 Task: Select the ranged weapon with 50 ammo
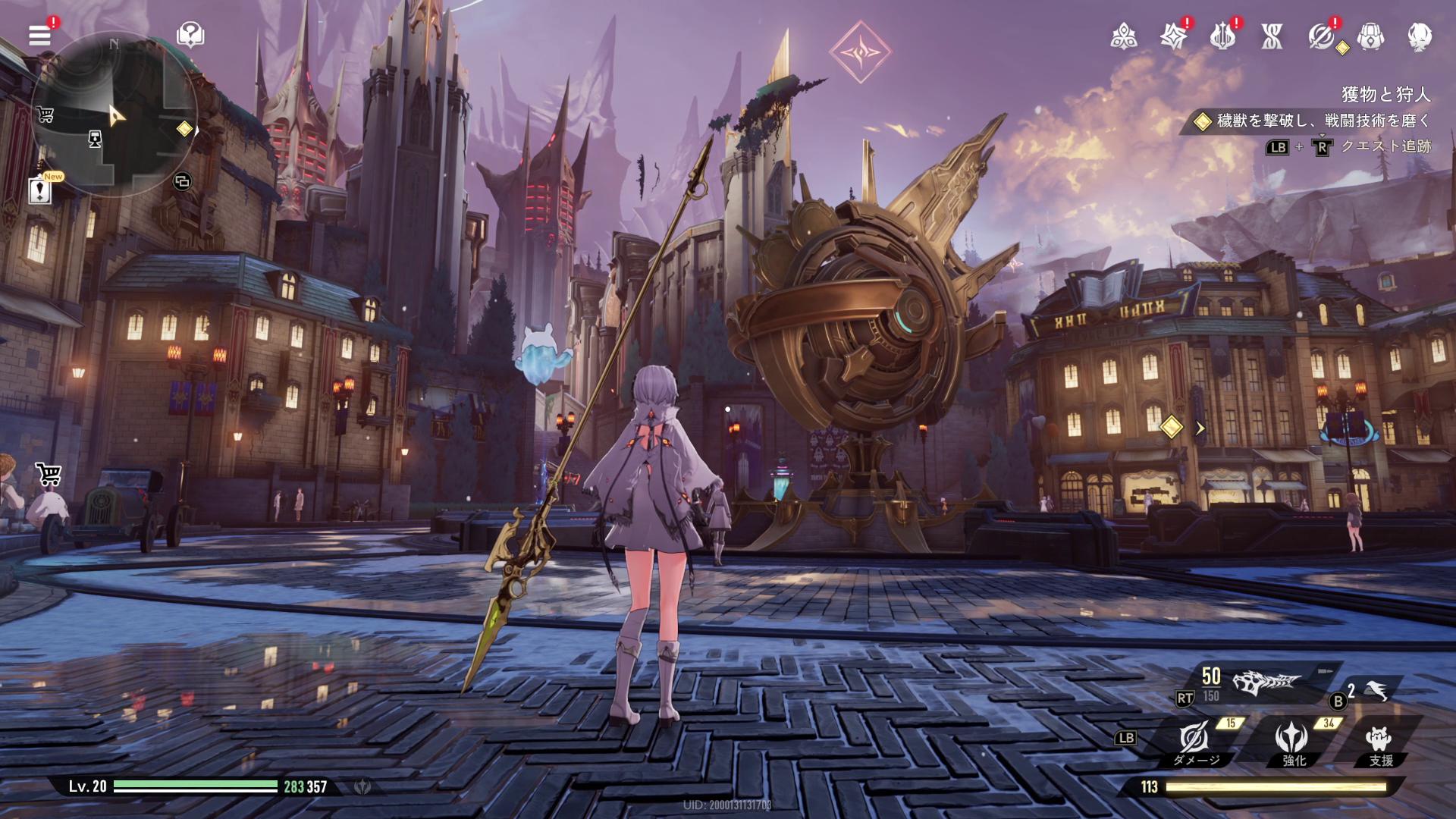pos(1266,682)
